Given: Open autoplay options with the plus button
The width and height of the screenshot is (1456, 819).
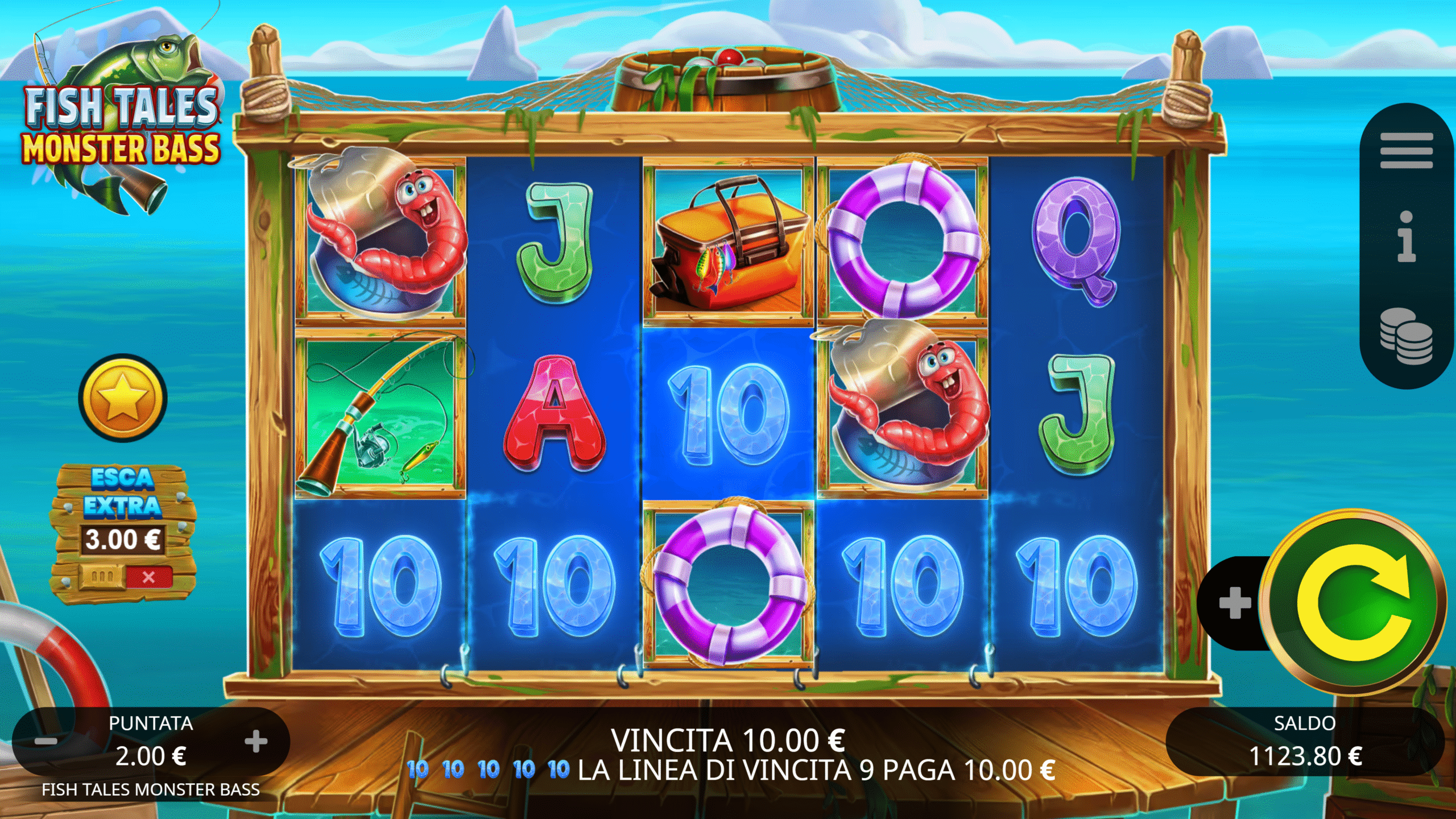Looking at the screenshot, I should 1235,603.
